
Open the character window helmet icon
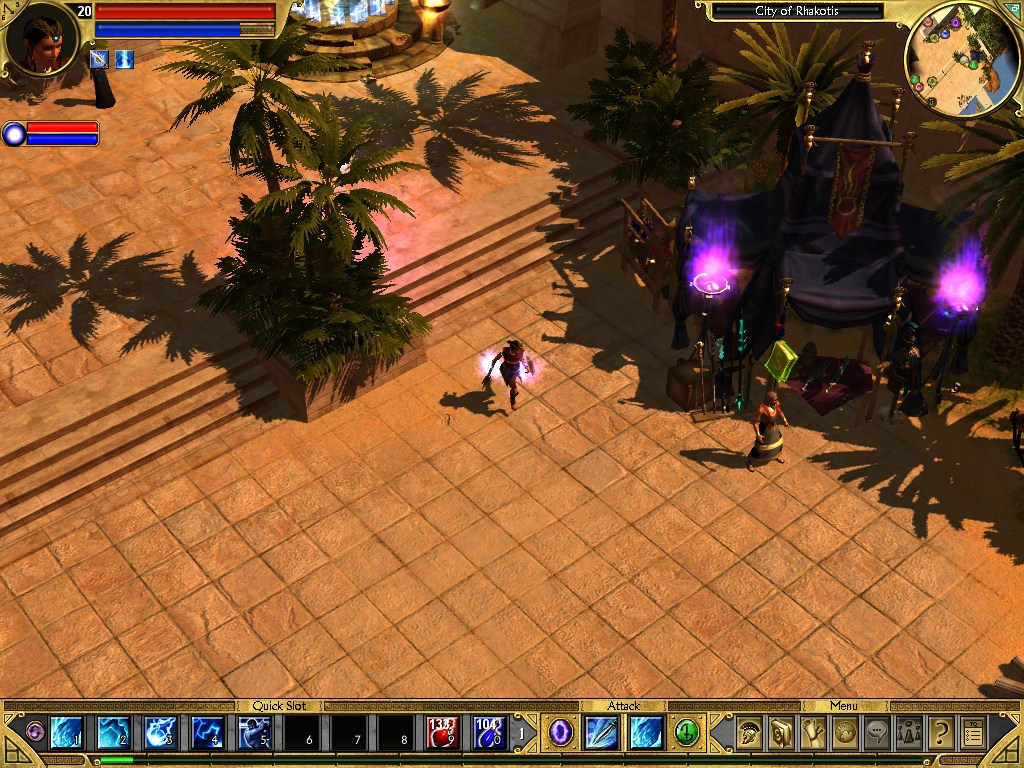click(749, 734)
